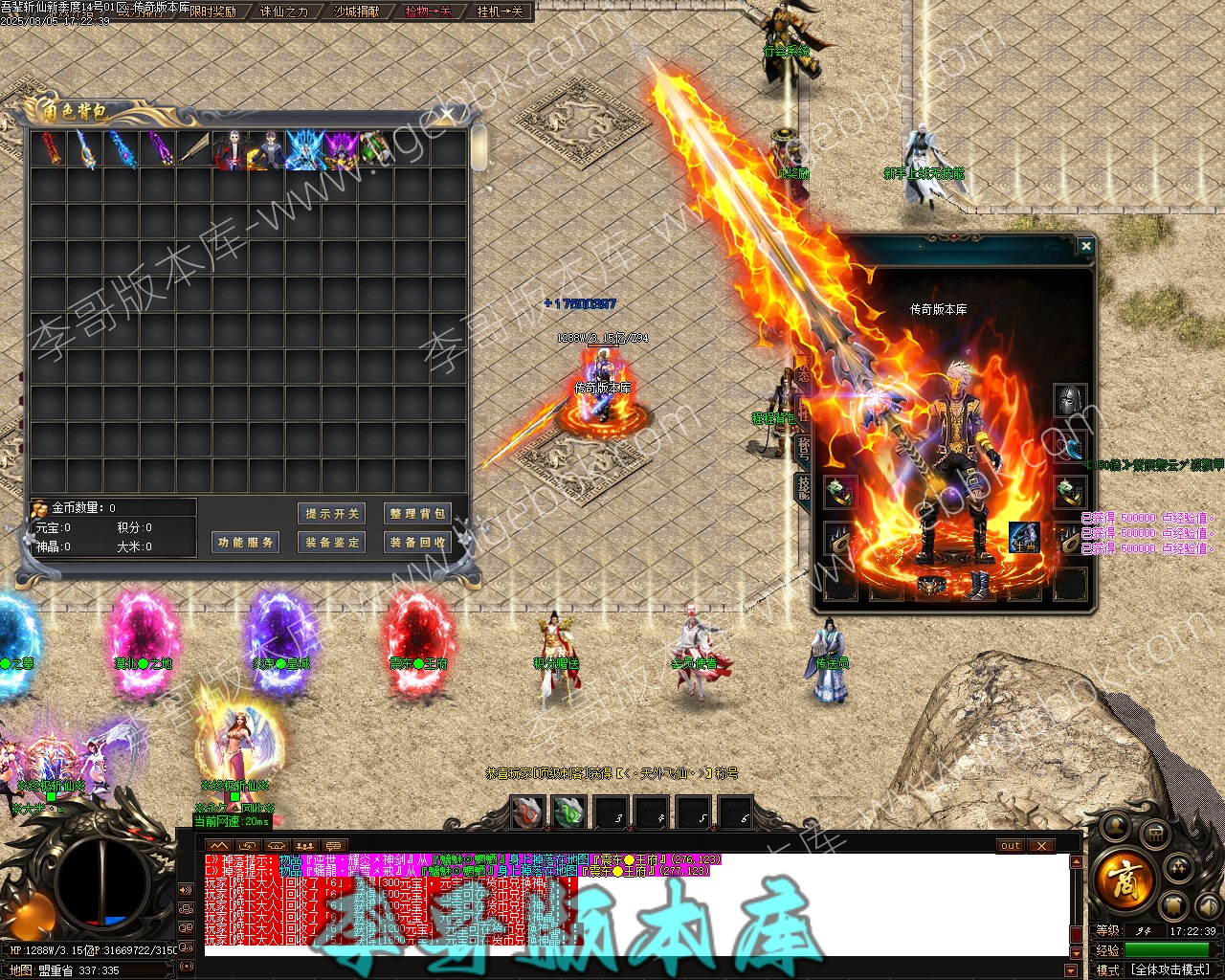Select the equipped helmet slot
The width and height of the screenshot is (1225, 980).
[x=1070, y=401]
